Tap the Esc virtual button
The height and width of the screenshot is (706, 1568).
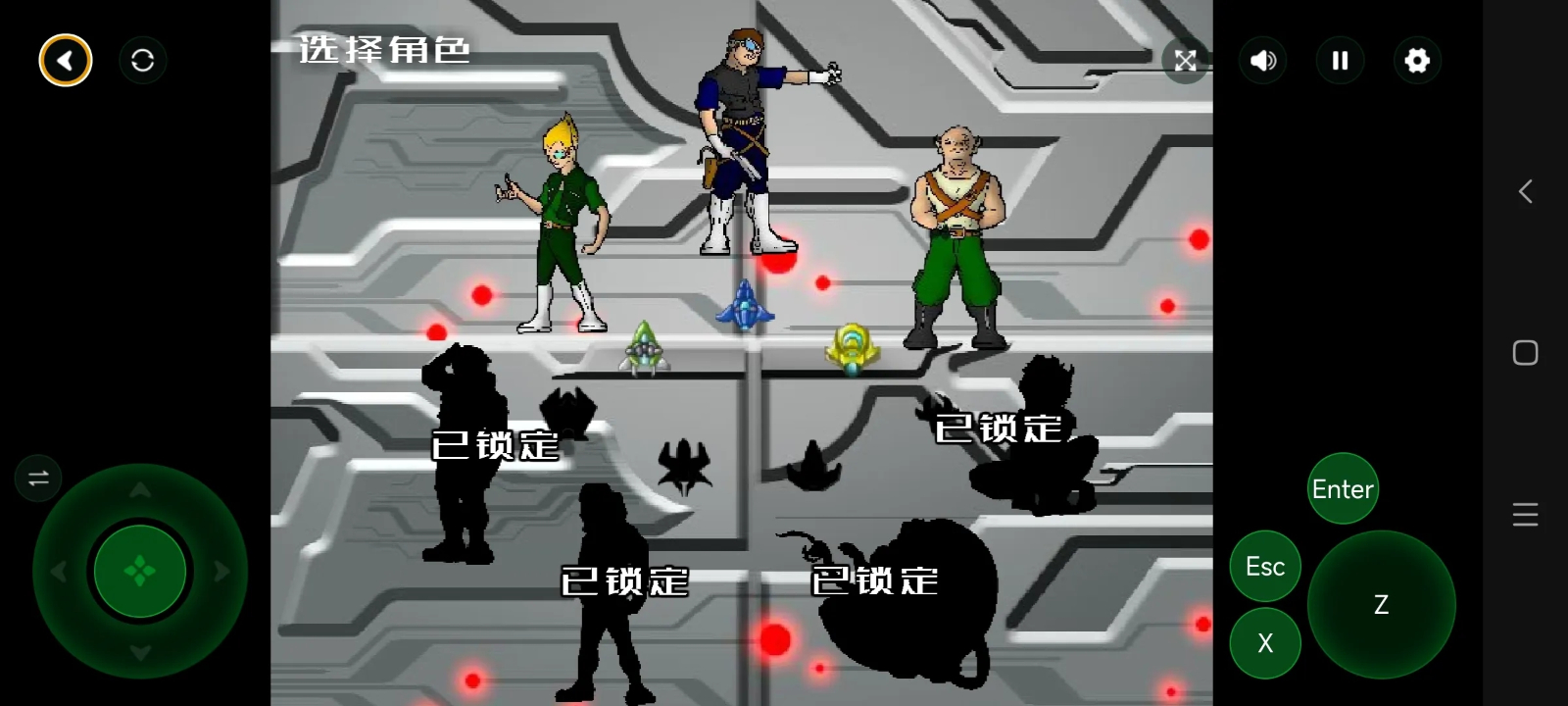tap(1265, 566)
